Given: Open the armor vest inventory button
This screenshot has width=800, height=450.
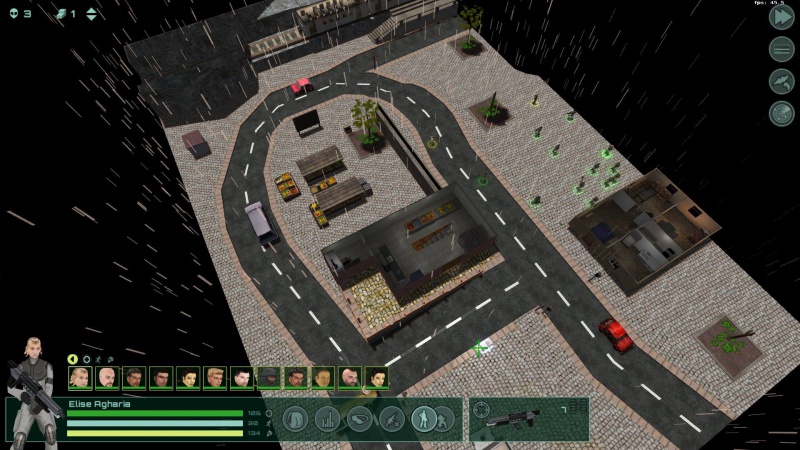Looking at the screenshot, I should 295,418.
